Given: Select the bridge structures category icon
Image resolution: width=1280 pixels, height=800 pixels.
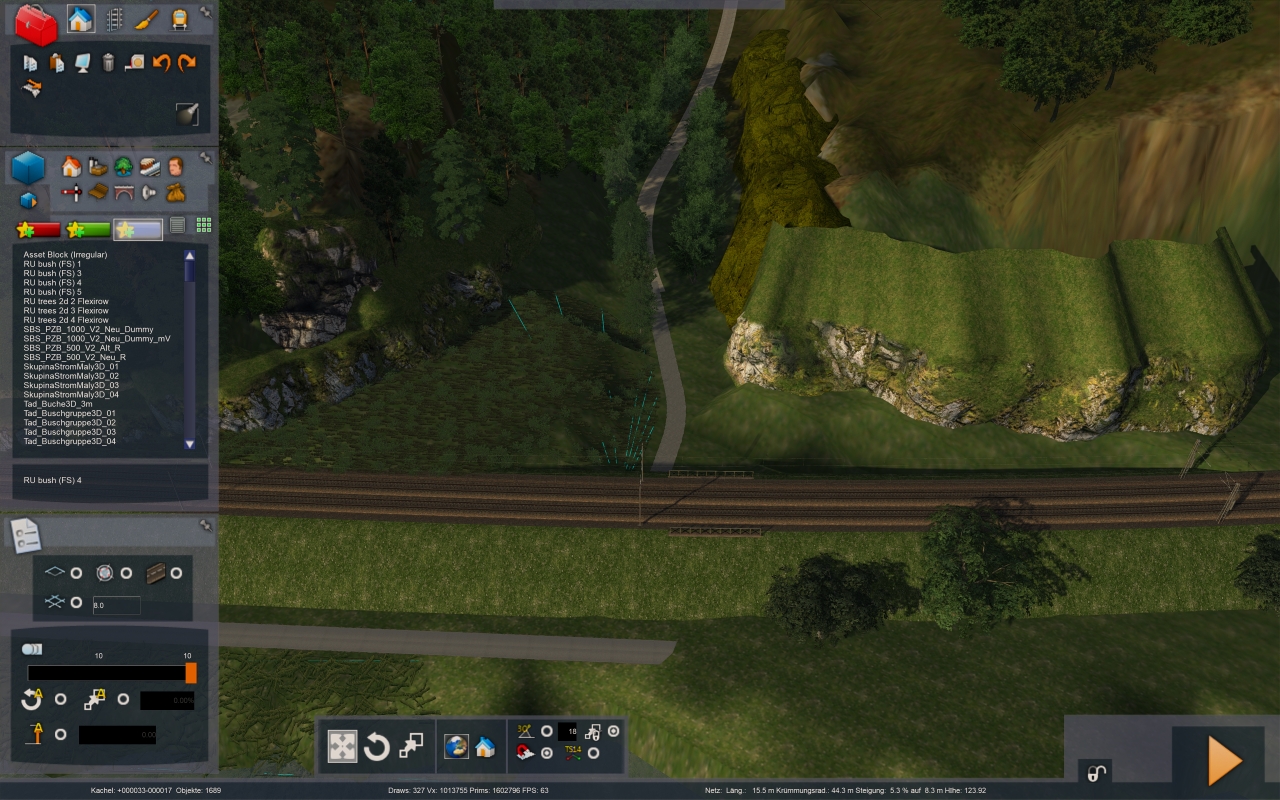Looking at the screenshot, I should [x=123, y=192].
